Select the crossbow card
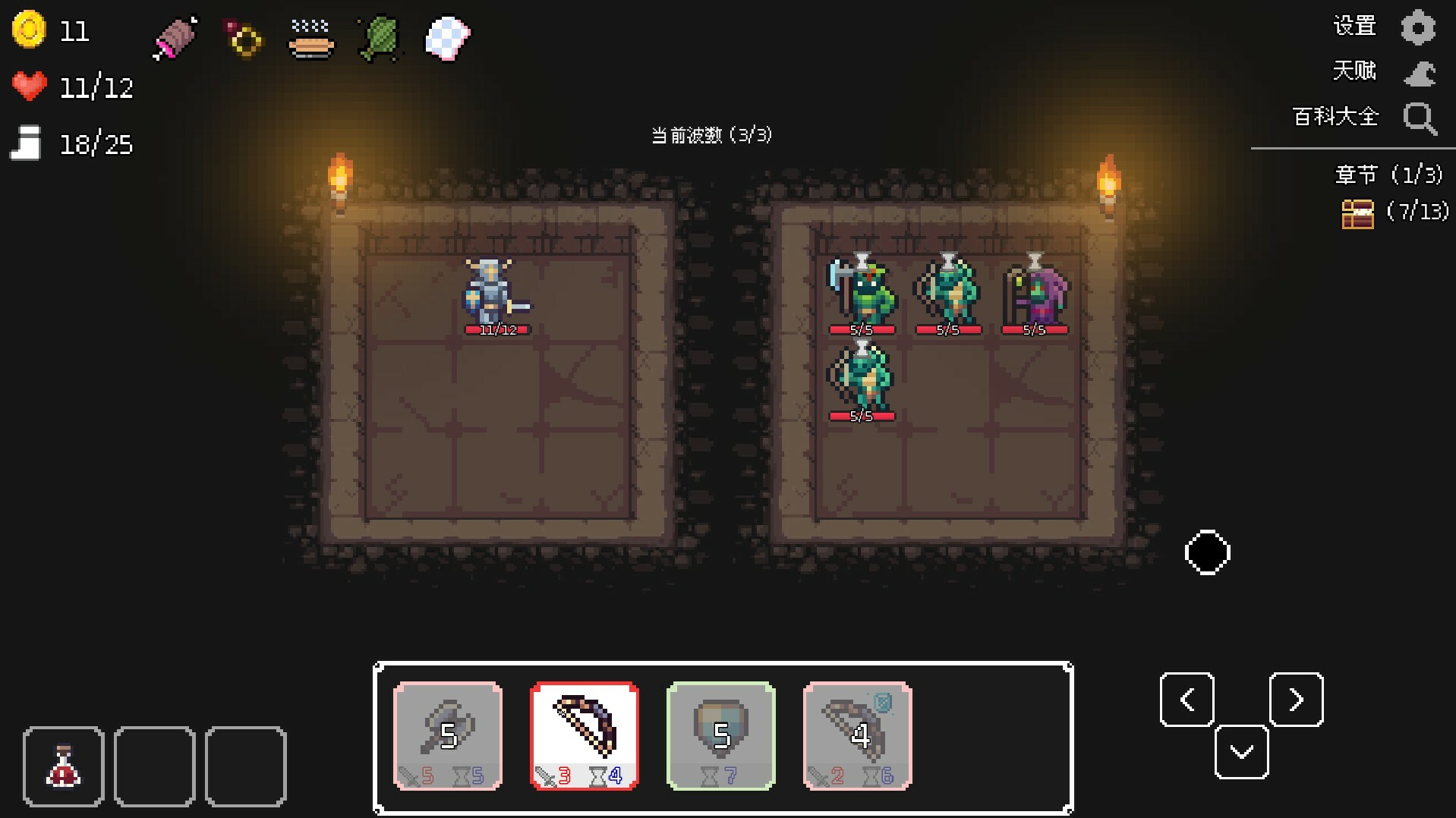The height and width of the screenshot is (818, 1456). coord(585,735)
